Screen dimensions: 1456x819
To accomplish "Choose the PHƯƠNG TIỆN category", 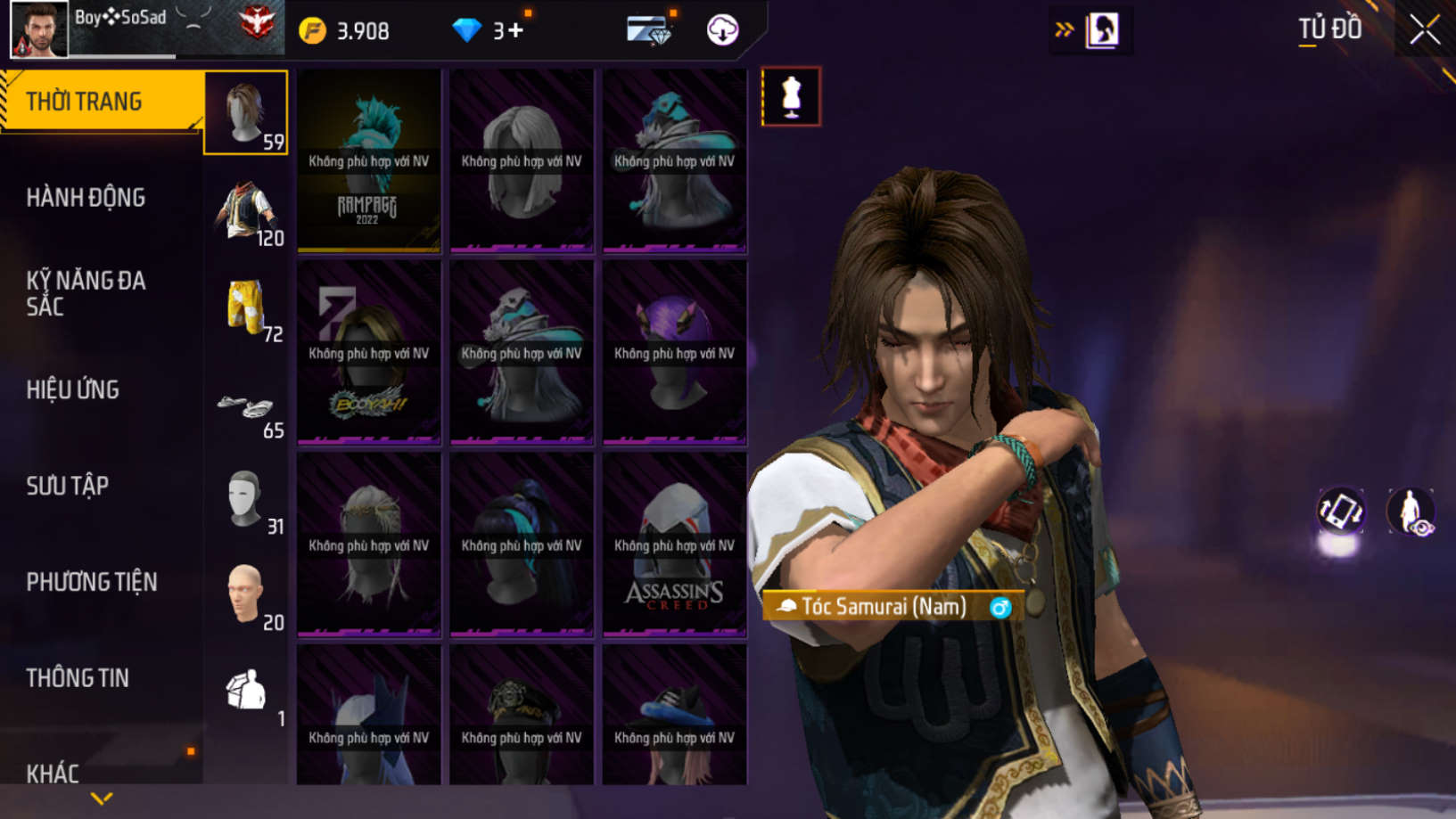I will (92, 582).
